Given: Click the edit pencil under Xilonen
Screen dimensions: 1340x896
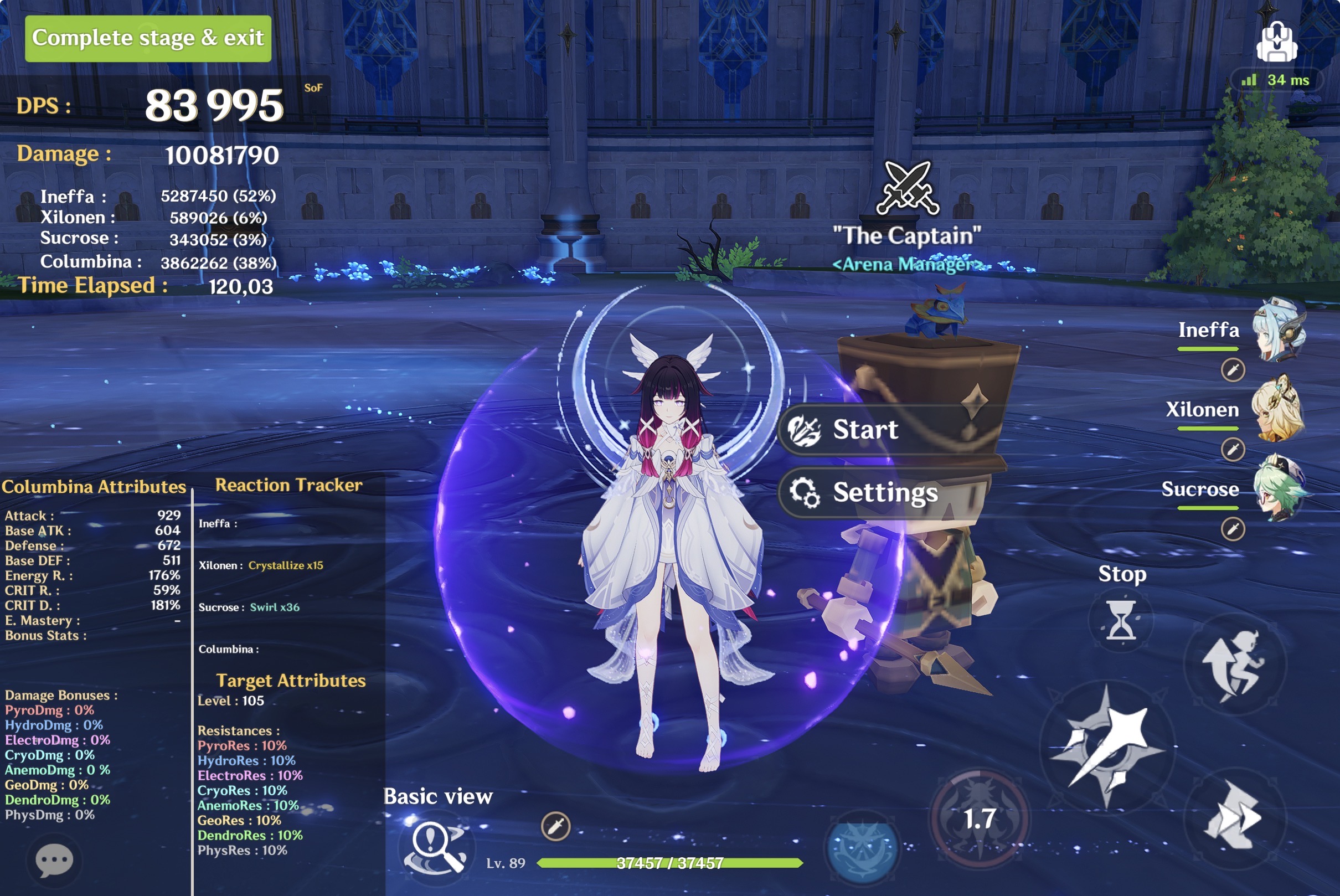Looking at the screenshot, I should click(x=1233, y=449).
